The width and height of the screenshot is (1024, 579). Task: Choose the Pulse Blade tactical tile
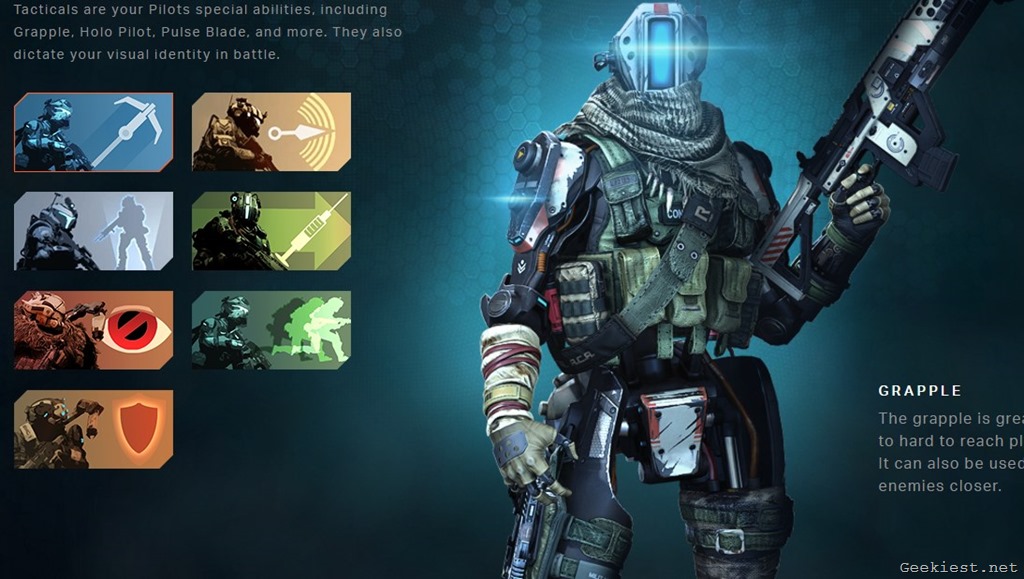click(x=271, y=132)
